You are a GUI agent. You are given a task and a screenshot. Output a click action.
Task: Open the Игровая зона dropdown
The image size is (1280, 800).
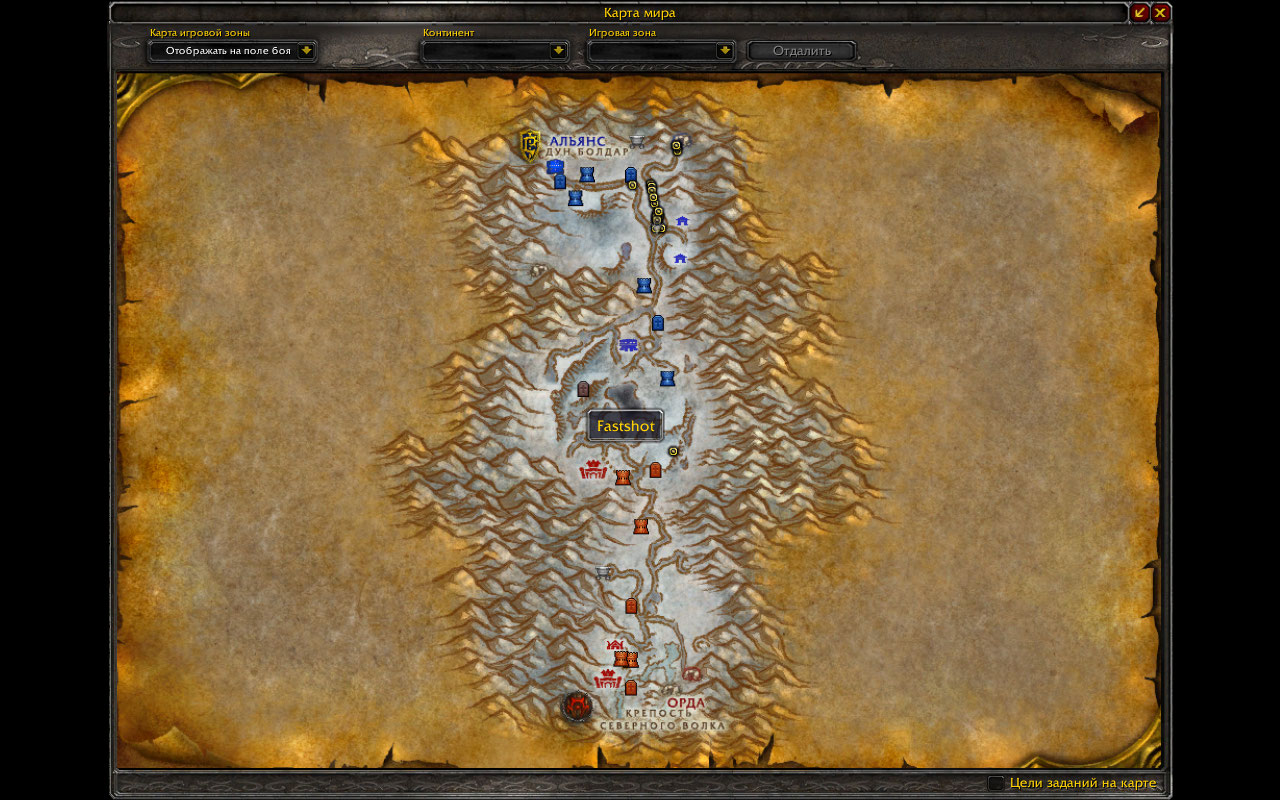point(724,50)
